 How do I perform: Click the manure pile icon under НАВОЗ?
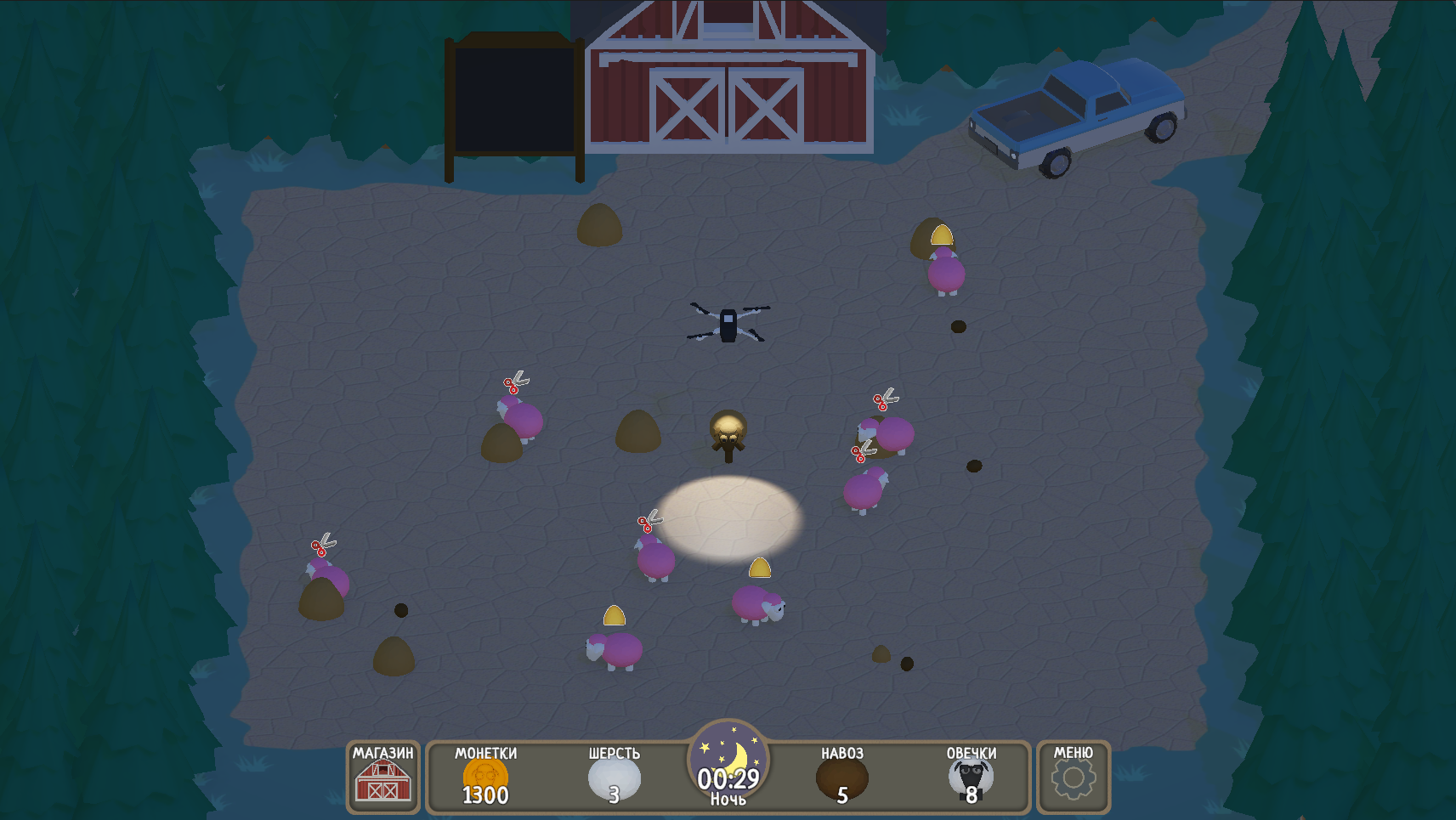(841, 778)
